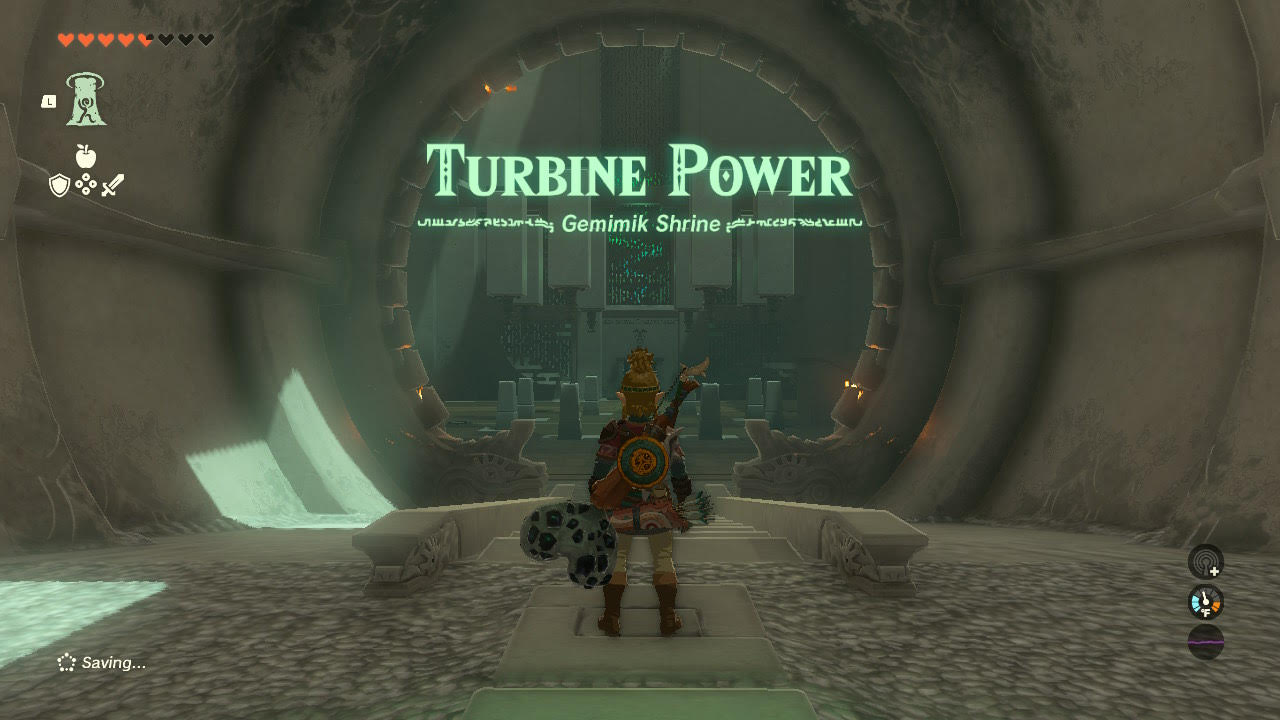Screen dimensions: 1280x720
Task: Click the Fahrenheit temperature gauge
Action: click(1205, 602)
